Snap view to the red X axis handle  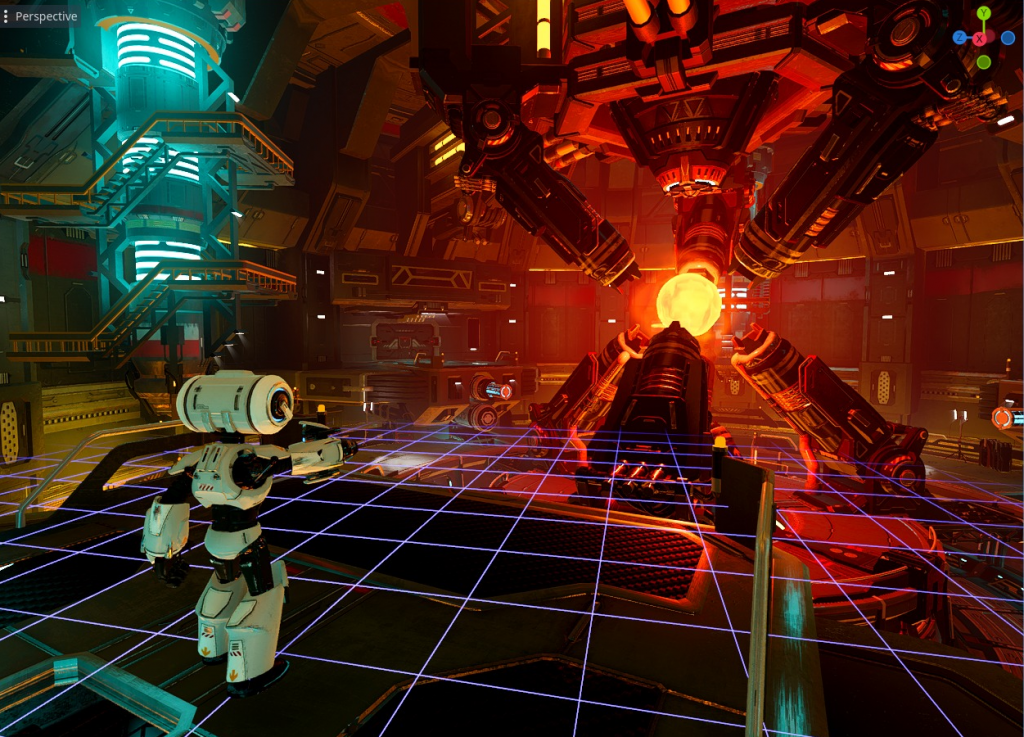(979, 38)
